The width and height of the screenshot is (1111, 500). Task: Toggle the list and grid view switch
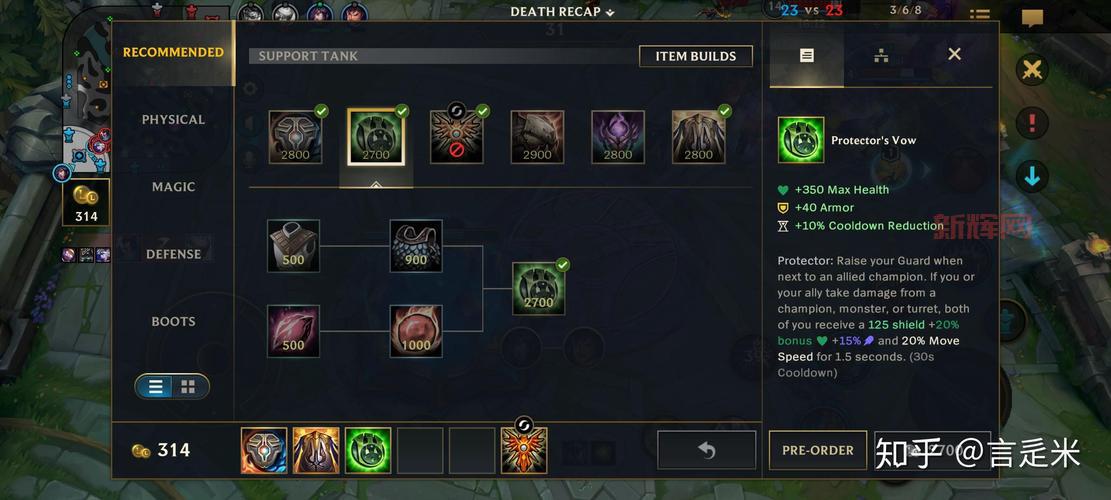[x=172, y=386]
